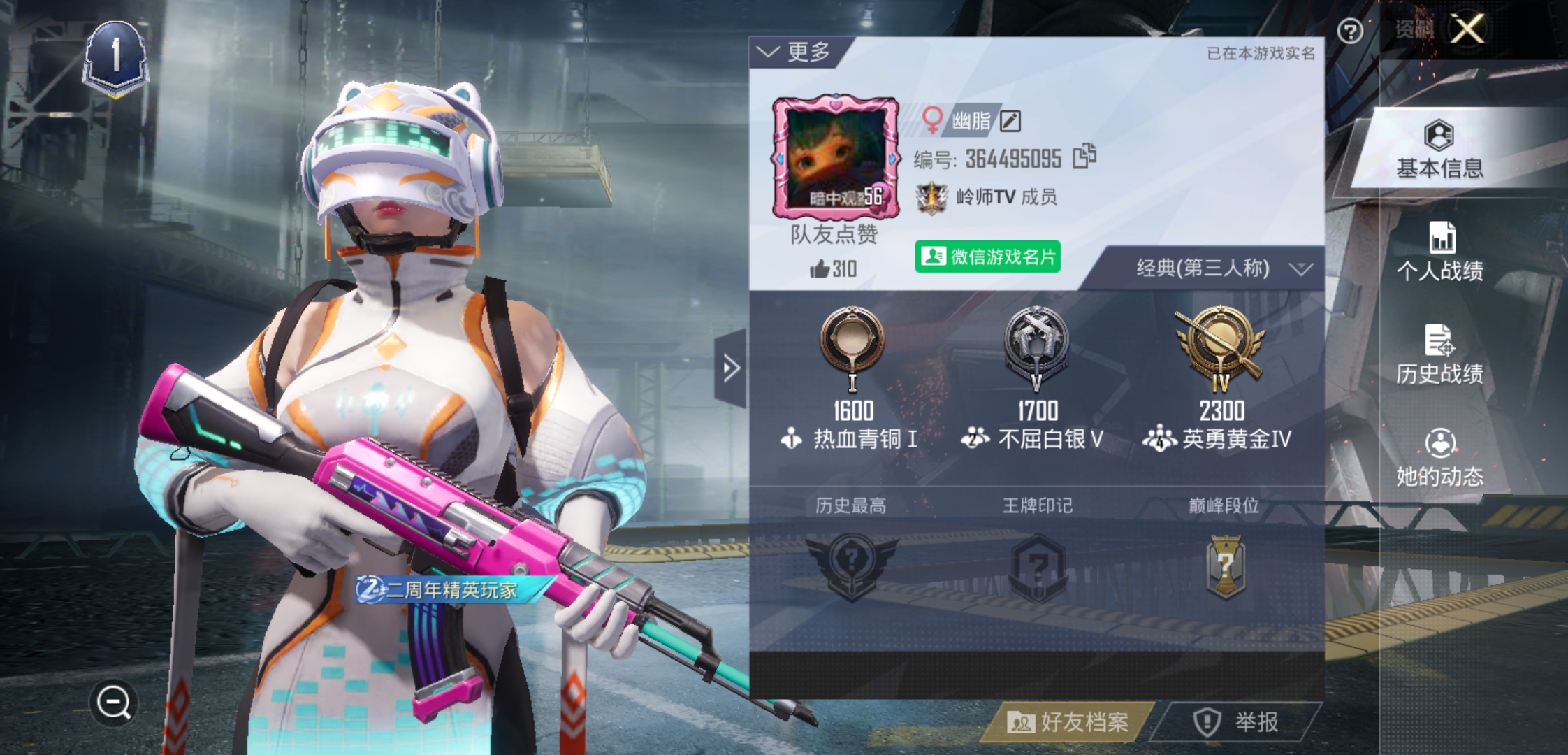Close the profile screen with the X
This screenshot has width=1568, height=755.
(x=1467, y=29)
